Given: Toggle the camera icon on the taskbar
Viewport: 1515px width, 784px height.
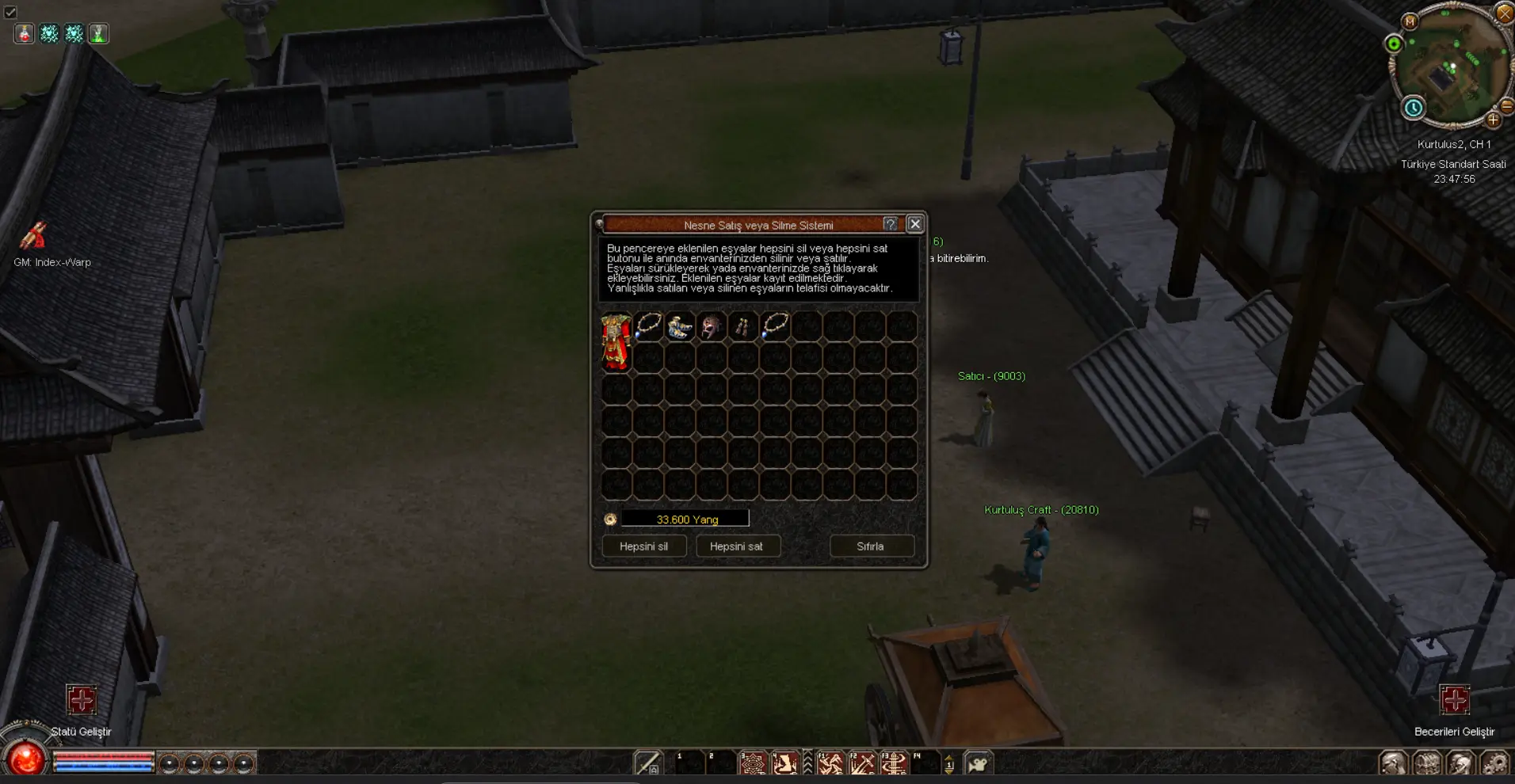Looking at the screenshot, I should pos(979,763).
